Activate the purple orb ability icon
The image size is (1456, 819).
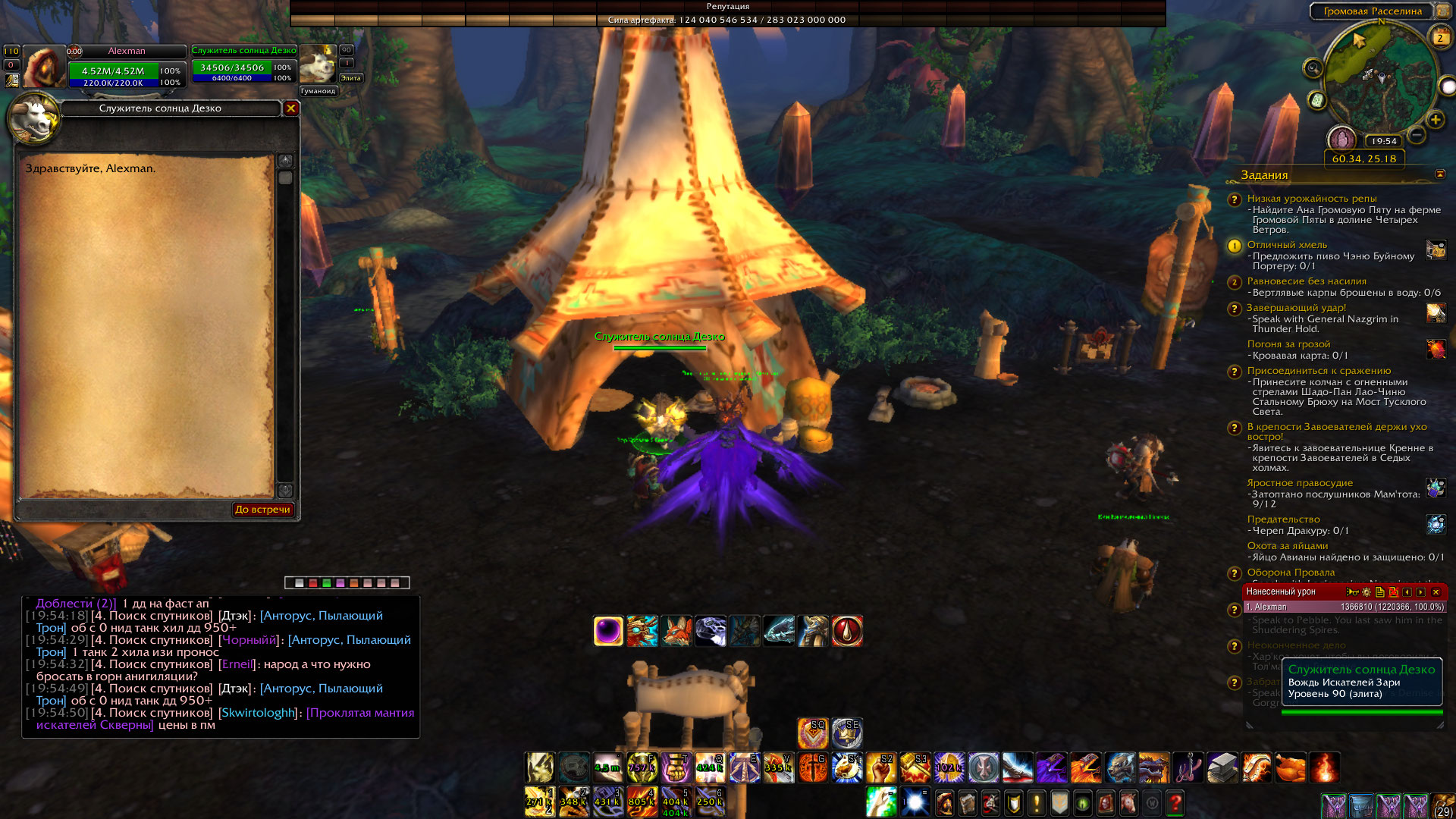[x=608, y=631]
